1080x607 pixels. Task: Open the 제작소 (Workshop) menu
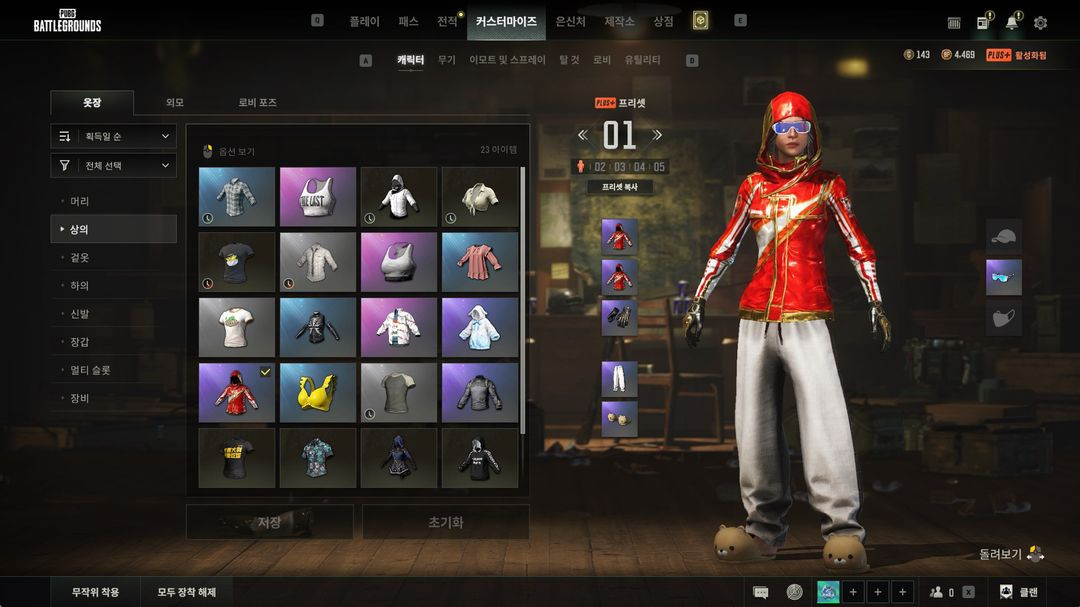619,21
